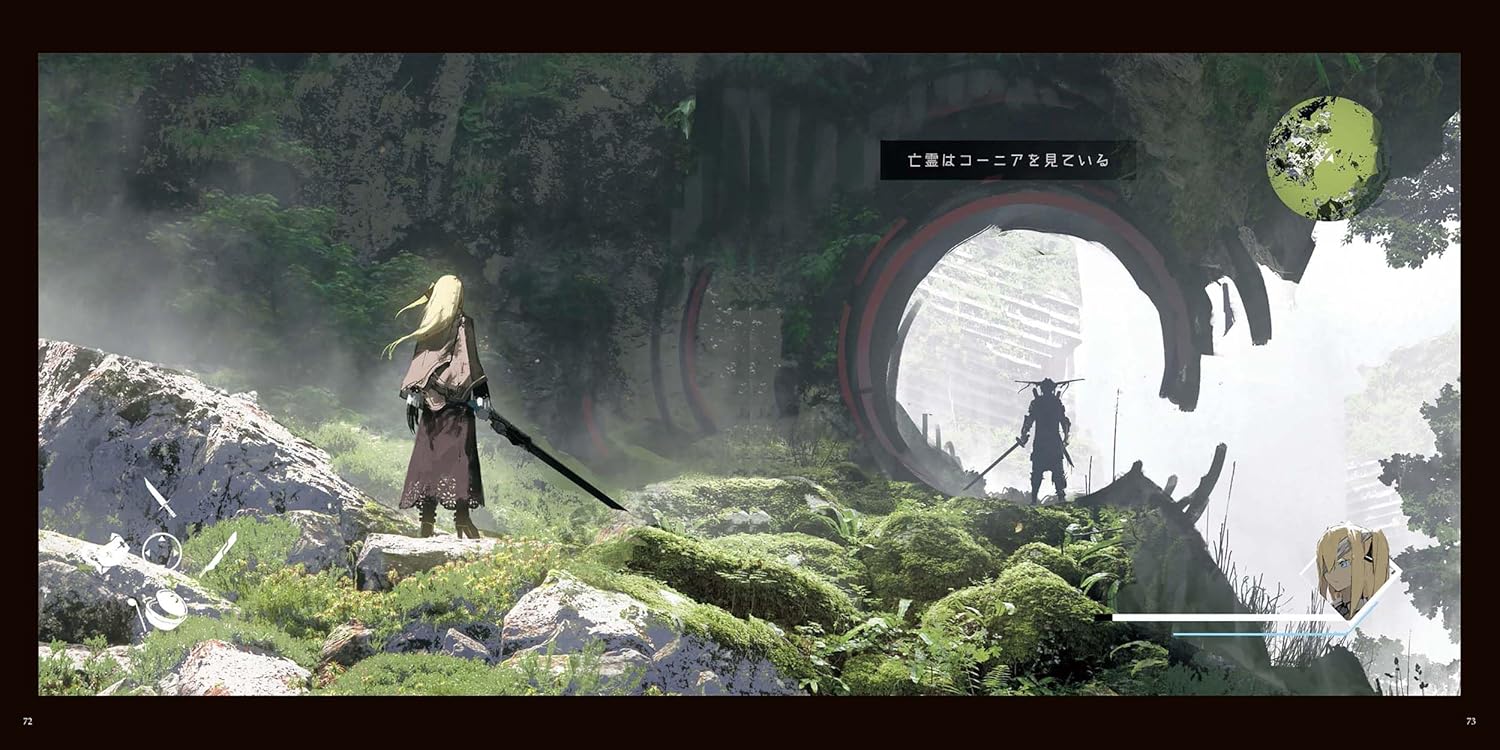Click the silhouetted warrior inside the portal

1045,440
